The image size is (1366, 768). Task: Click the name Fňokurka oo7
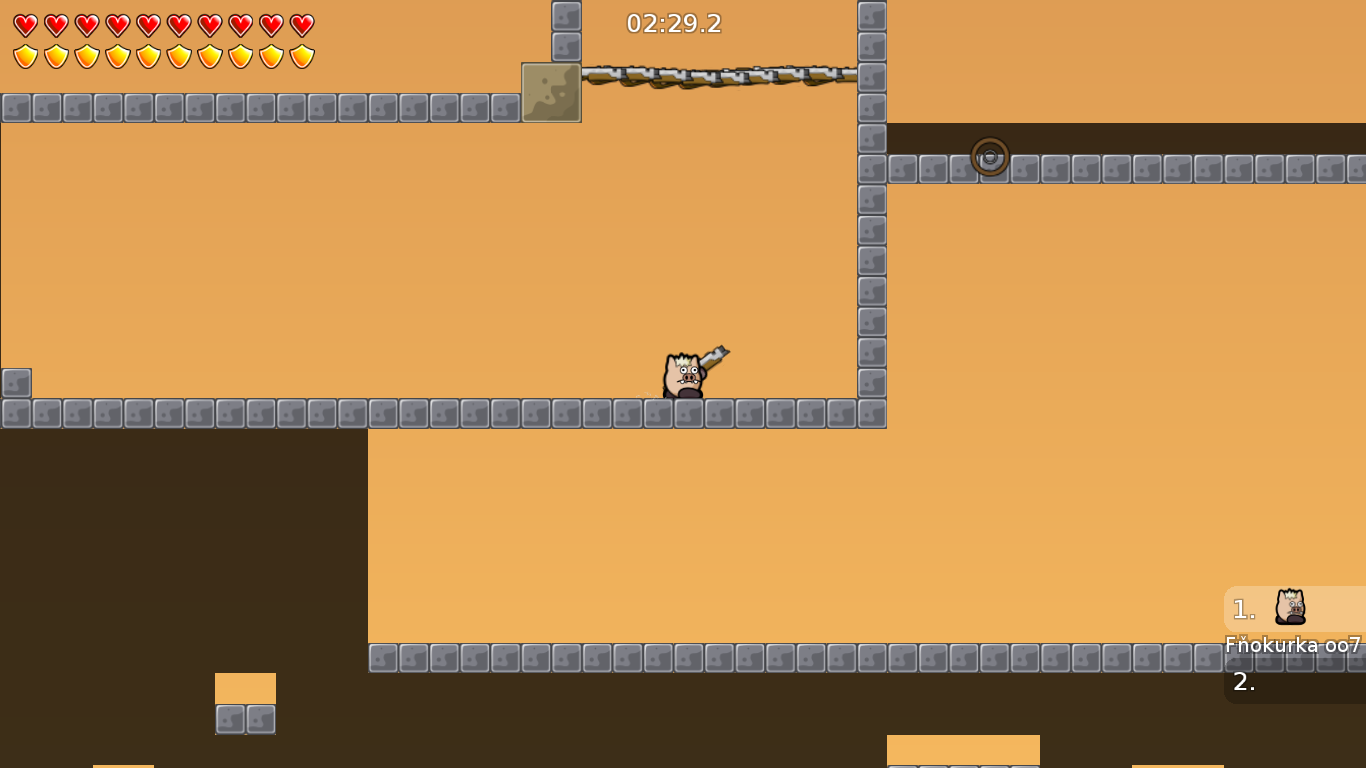1290,647
